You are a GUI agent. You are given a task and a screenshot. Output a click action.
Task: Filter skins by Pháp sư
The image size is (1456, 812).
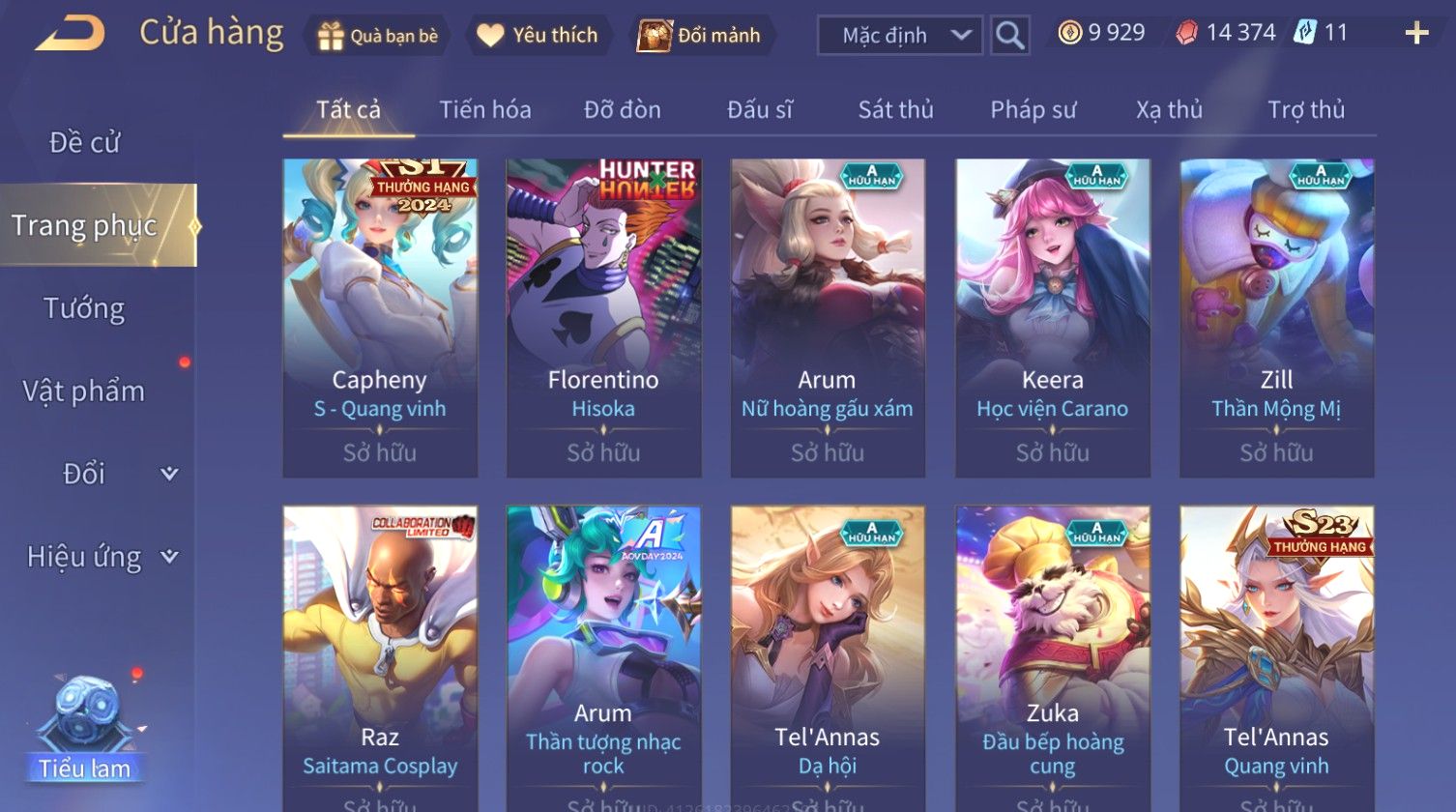point(1033,110)
